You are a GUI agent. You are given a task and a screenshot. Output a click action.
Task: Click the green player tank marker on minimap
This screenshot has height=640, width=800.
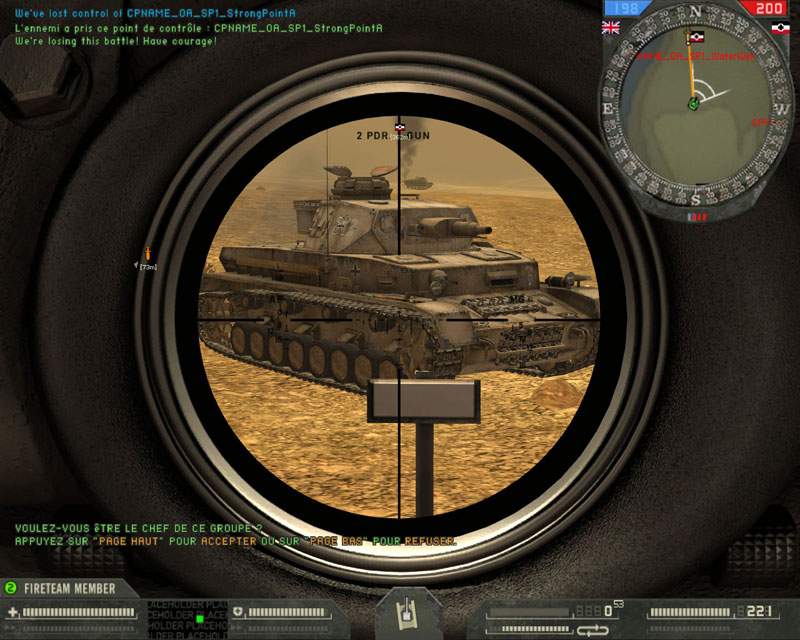(x=692, y=104)
